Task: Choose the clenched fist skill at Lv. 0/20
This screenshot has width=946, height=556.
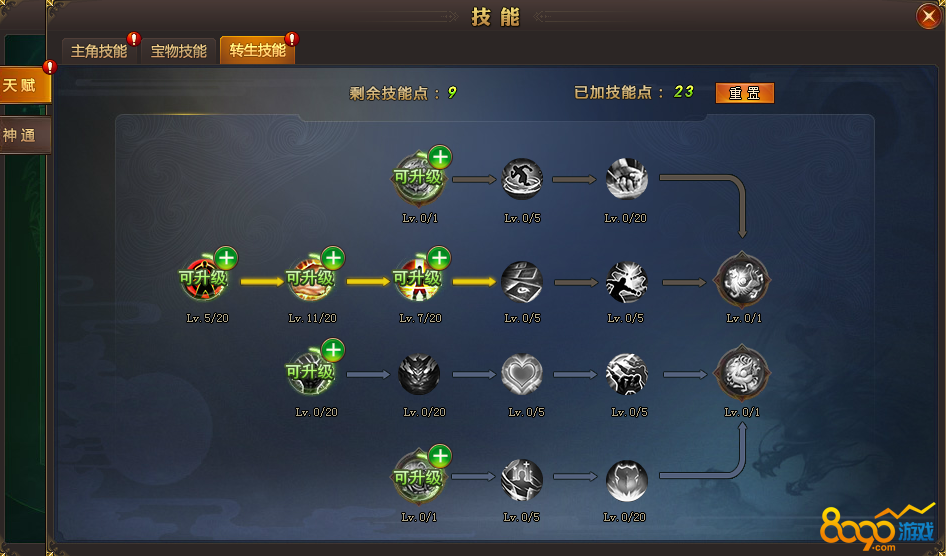Action: (627, 179)
